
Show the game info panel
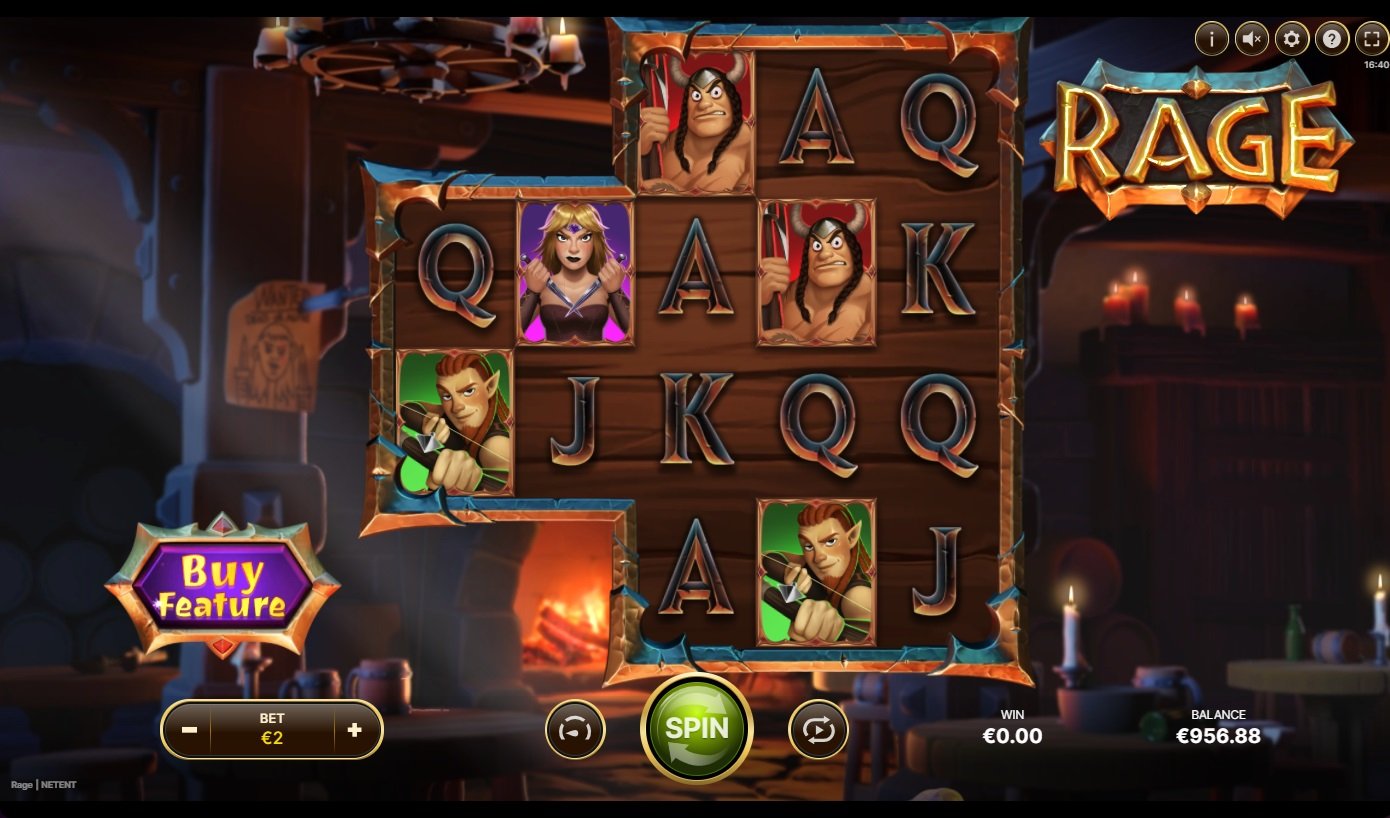(x=1212, y=39)
